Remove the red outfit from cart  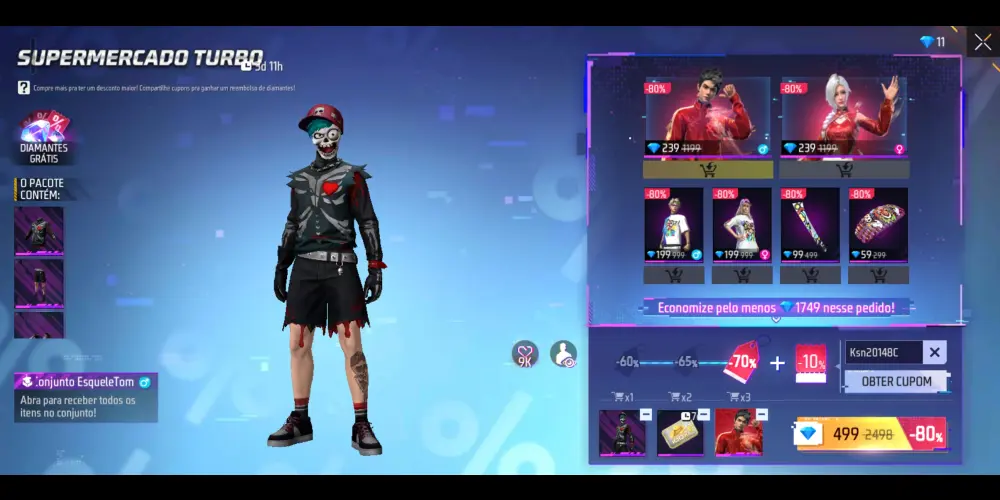[762, 414]
